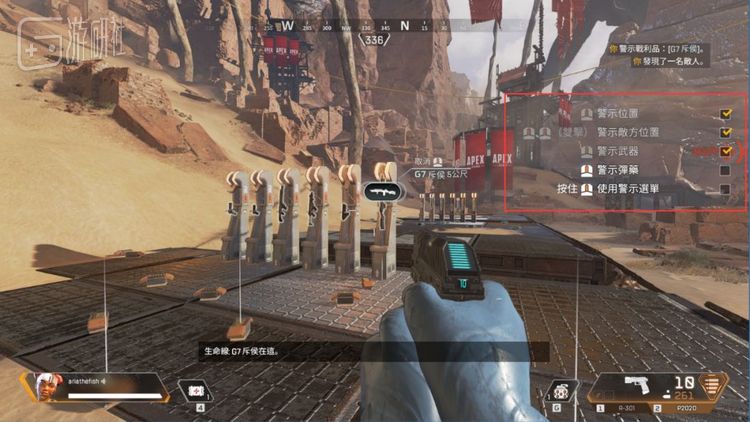This screenshot has width=750, height=422.
Task: Uncheck the 警示武器 checkbox
Action: pos(726,151)
